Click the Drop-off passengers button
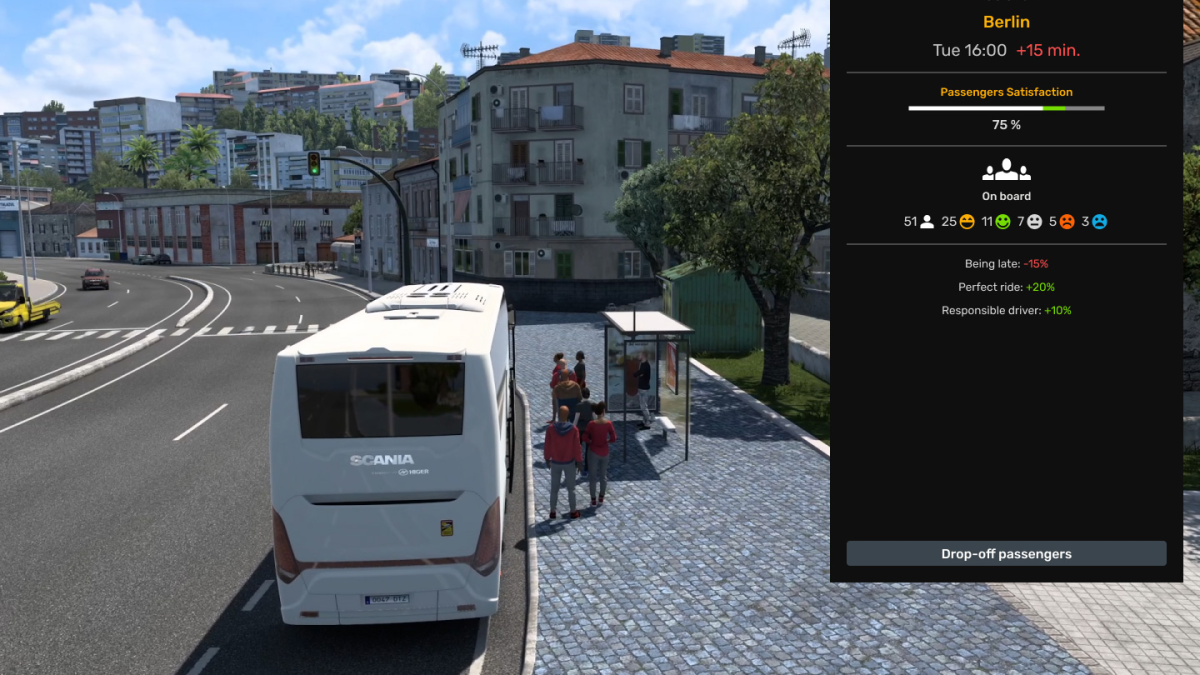 [1006, 554]
